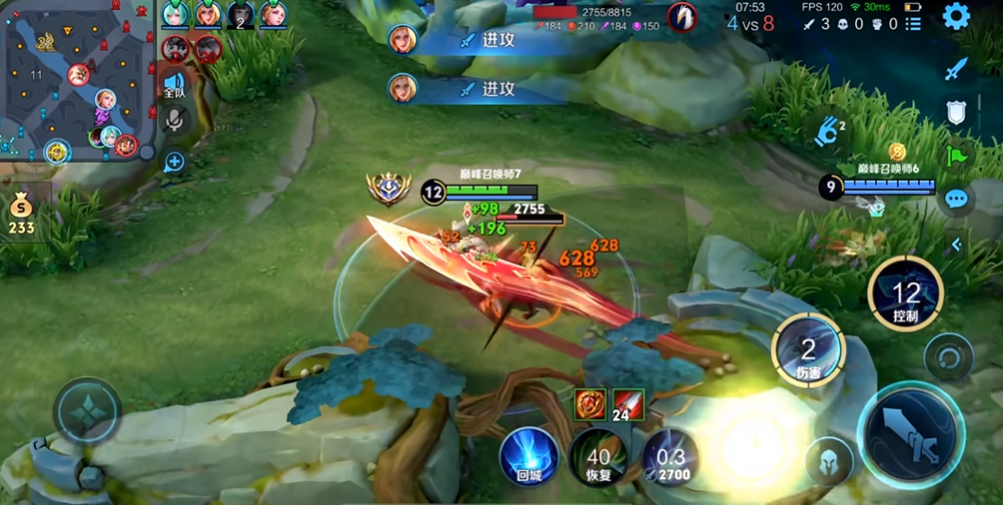
Task: Click the circular refresh arrow button
Action: 948,357
